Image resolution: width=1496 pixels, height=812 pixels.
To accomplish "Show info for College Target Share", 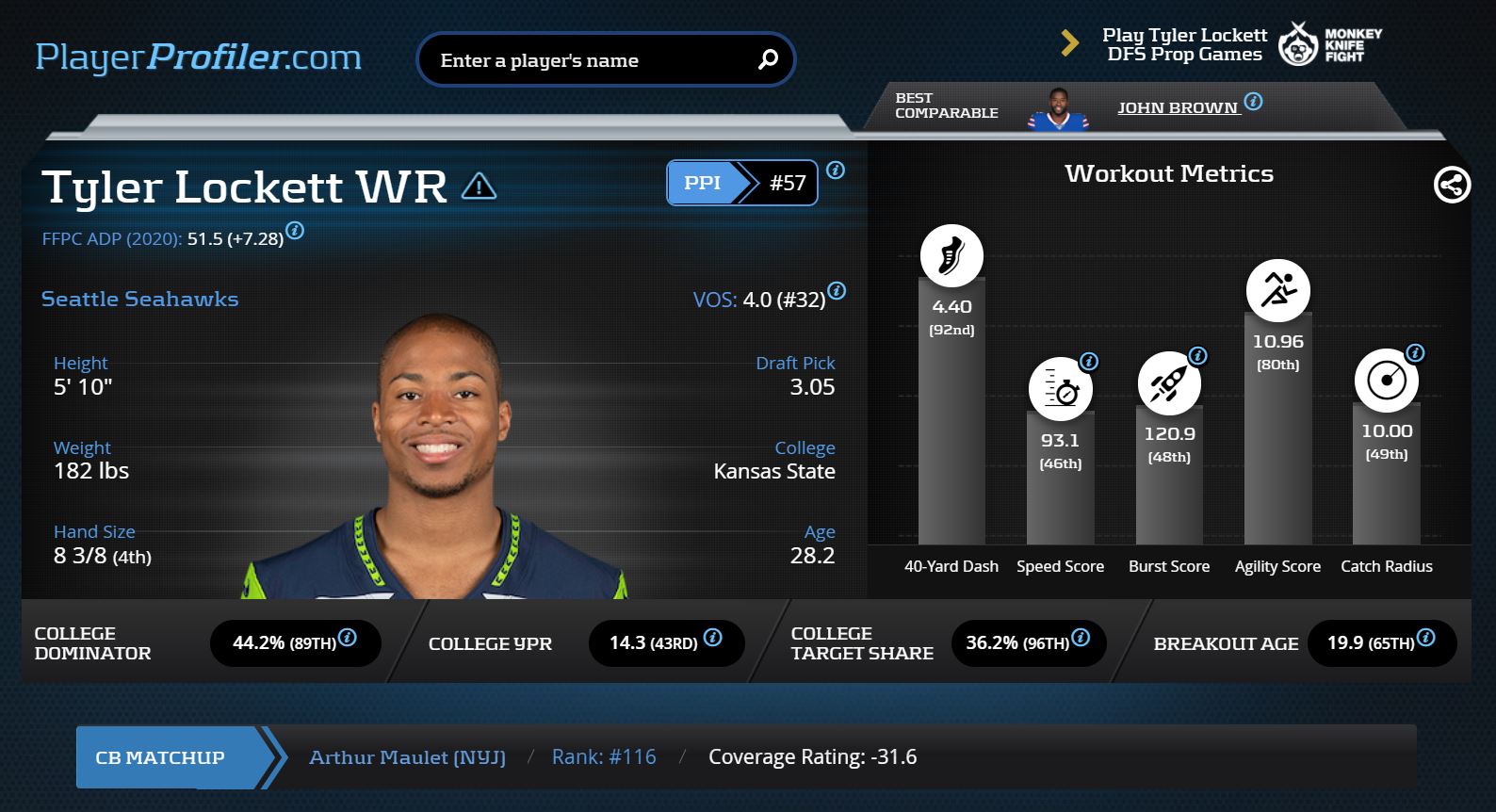I will [x=1081, y=638].
